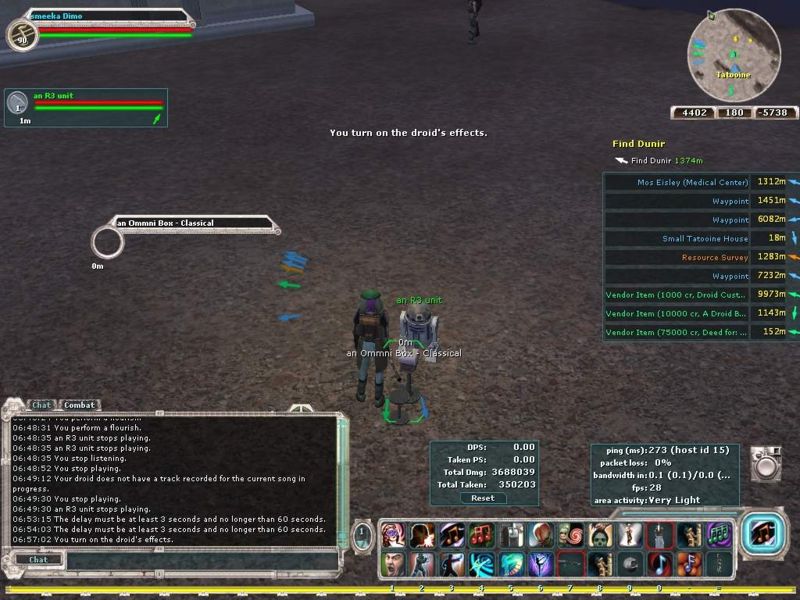Select the Find Dunir quest tracker

638,144
